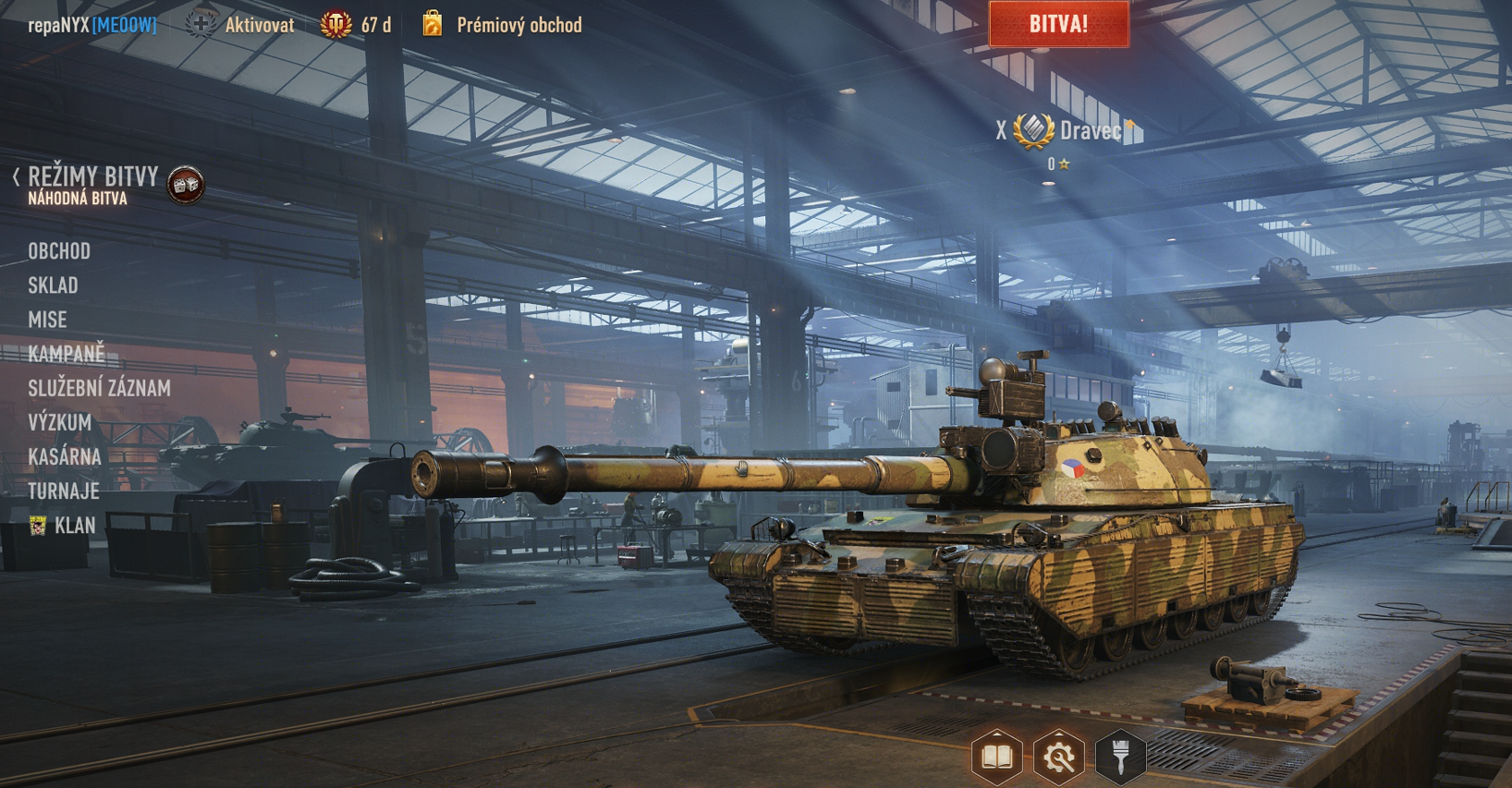1512x788 pixels.
Task: Open the Výzkum research tree
Action: (x=59, y=422)
